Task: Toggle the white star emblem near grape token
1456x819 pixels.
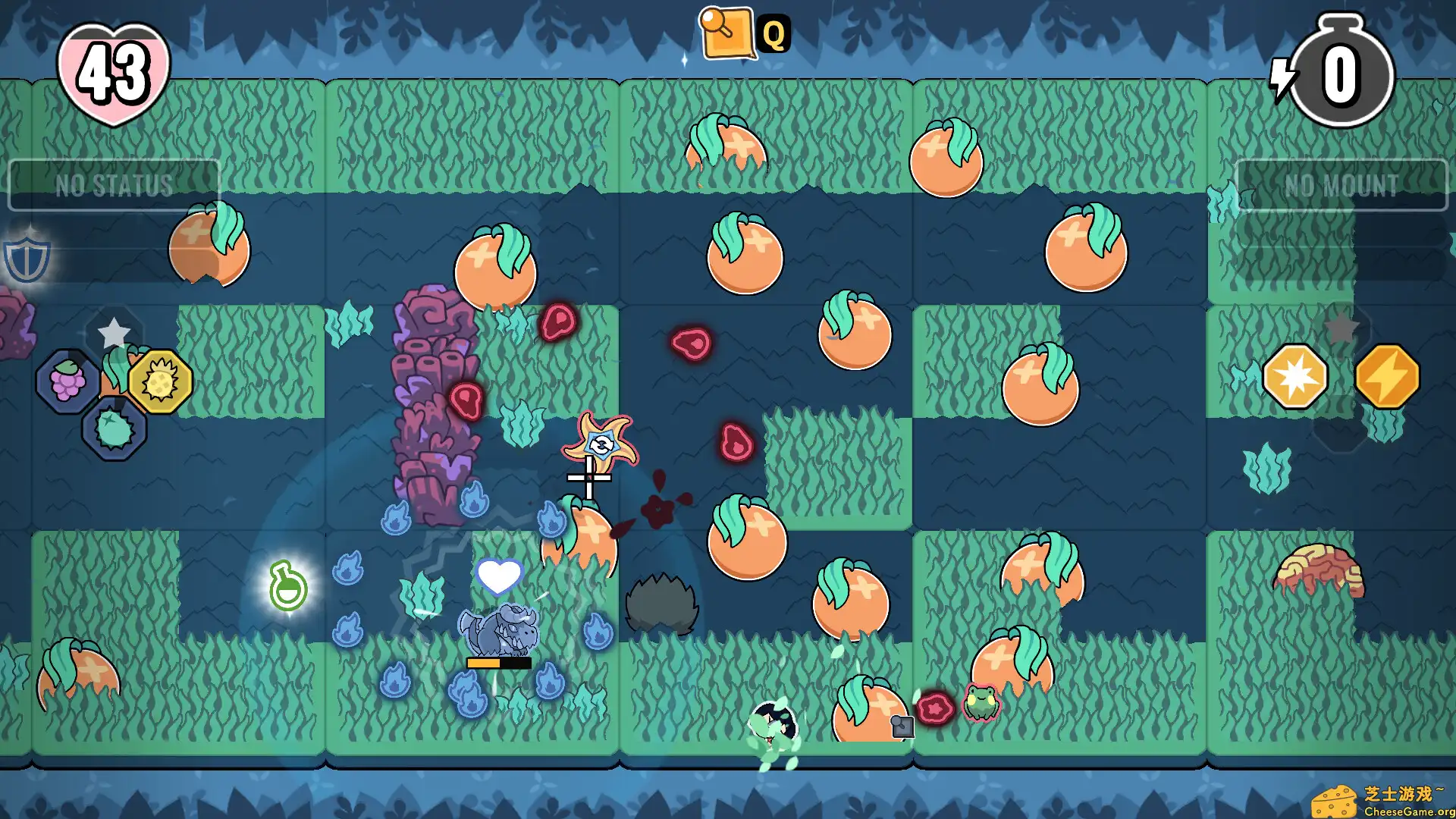Action: pyautogui.click(x=114, y=331)
